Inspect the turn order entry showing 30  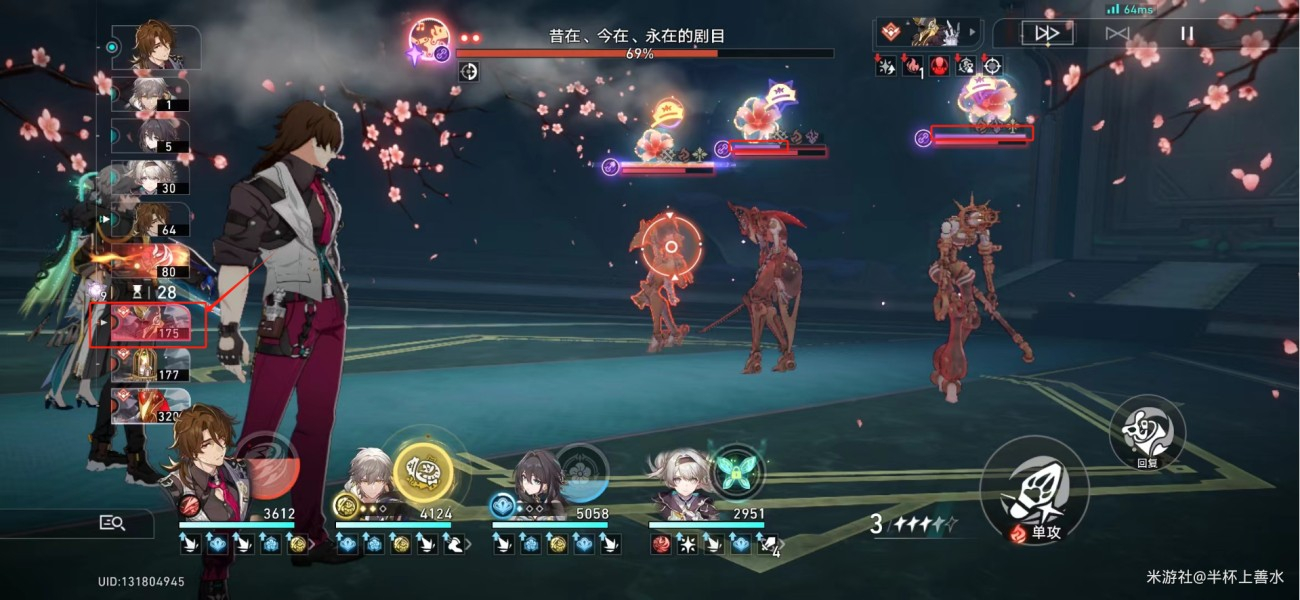pos(150,178)
